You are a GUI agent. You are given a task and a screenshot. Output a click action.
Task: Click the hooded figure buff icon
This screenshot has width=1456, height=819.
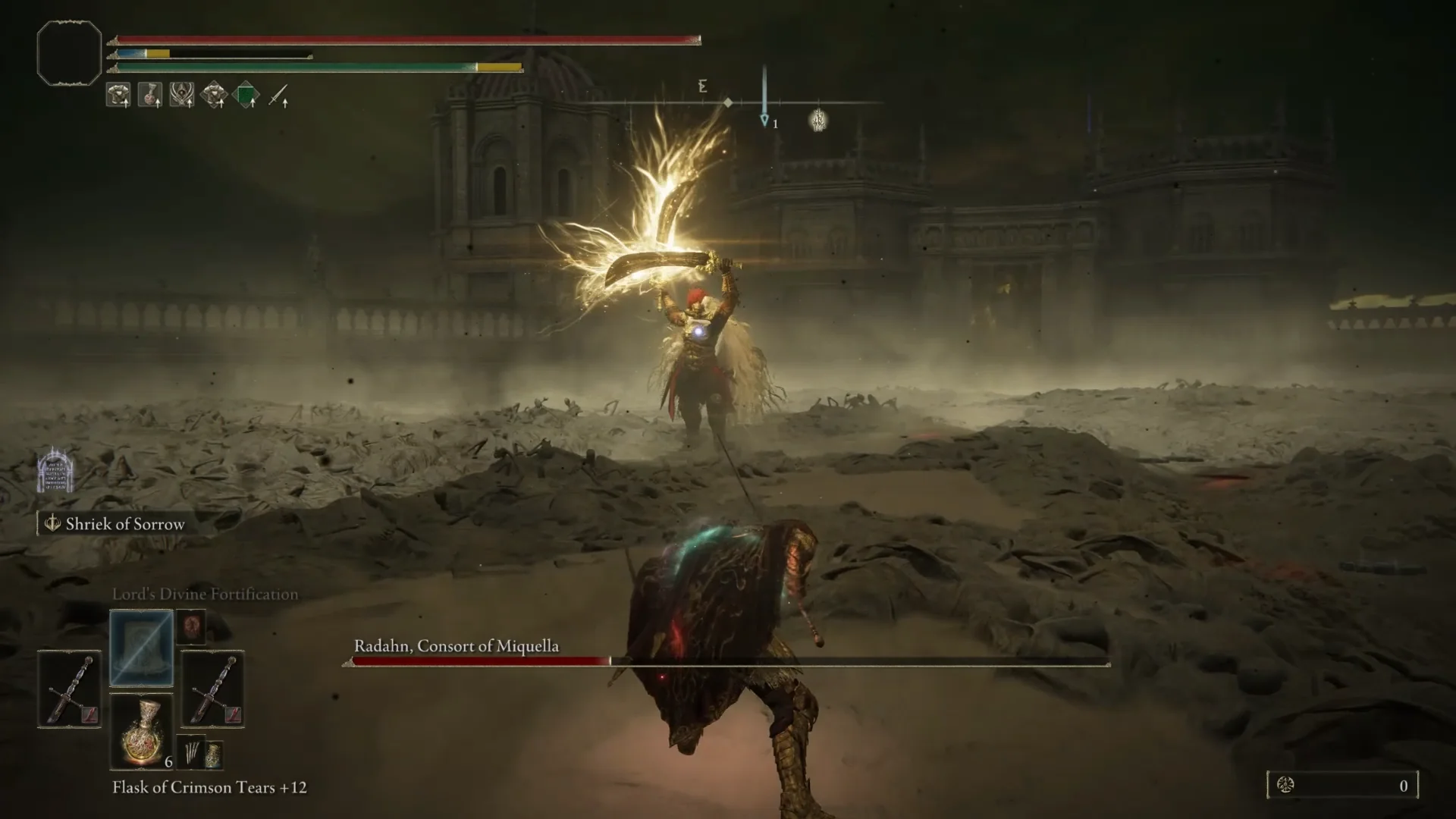[x=182, y=95]
